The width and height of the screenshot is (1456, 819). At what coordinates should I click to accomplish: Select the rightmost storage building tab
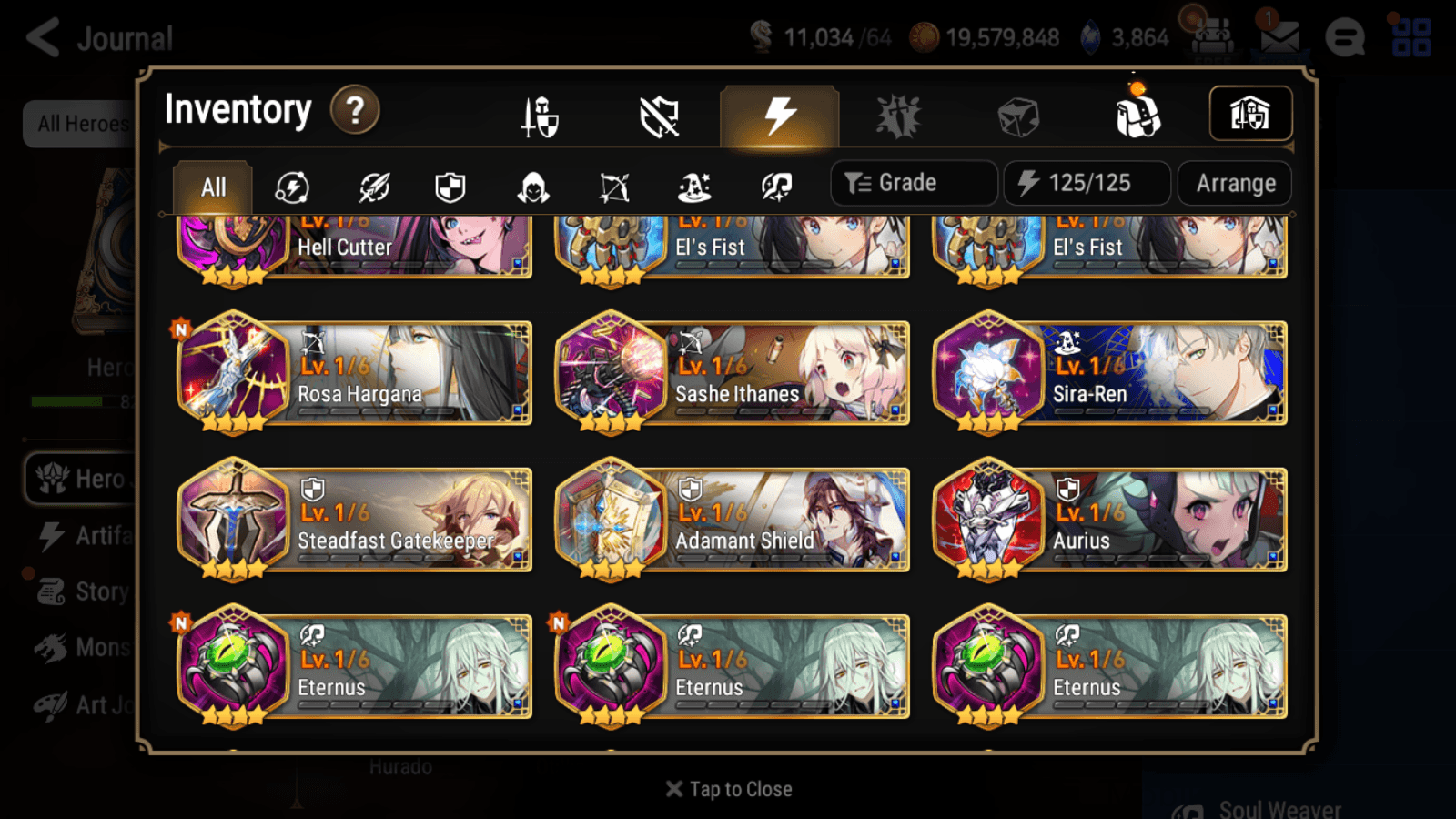pos(1251,114)
